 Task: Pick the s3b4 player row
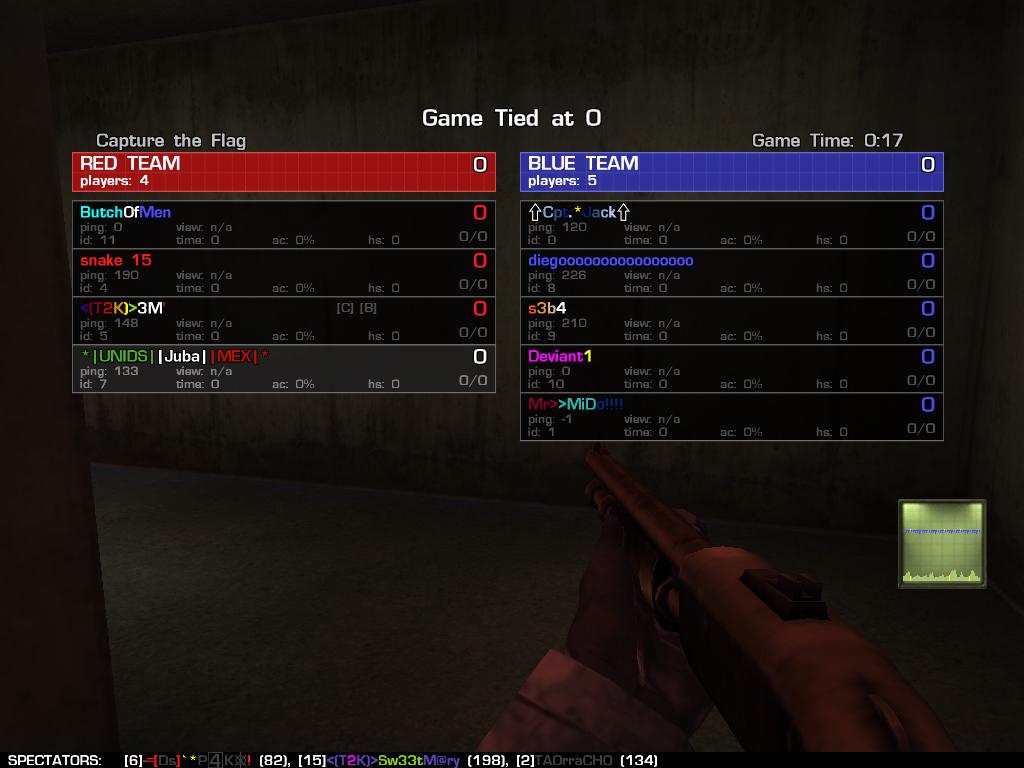tap(731, 320)
